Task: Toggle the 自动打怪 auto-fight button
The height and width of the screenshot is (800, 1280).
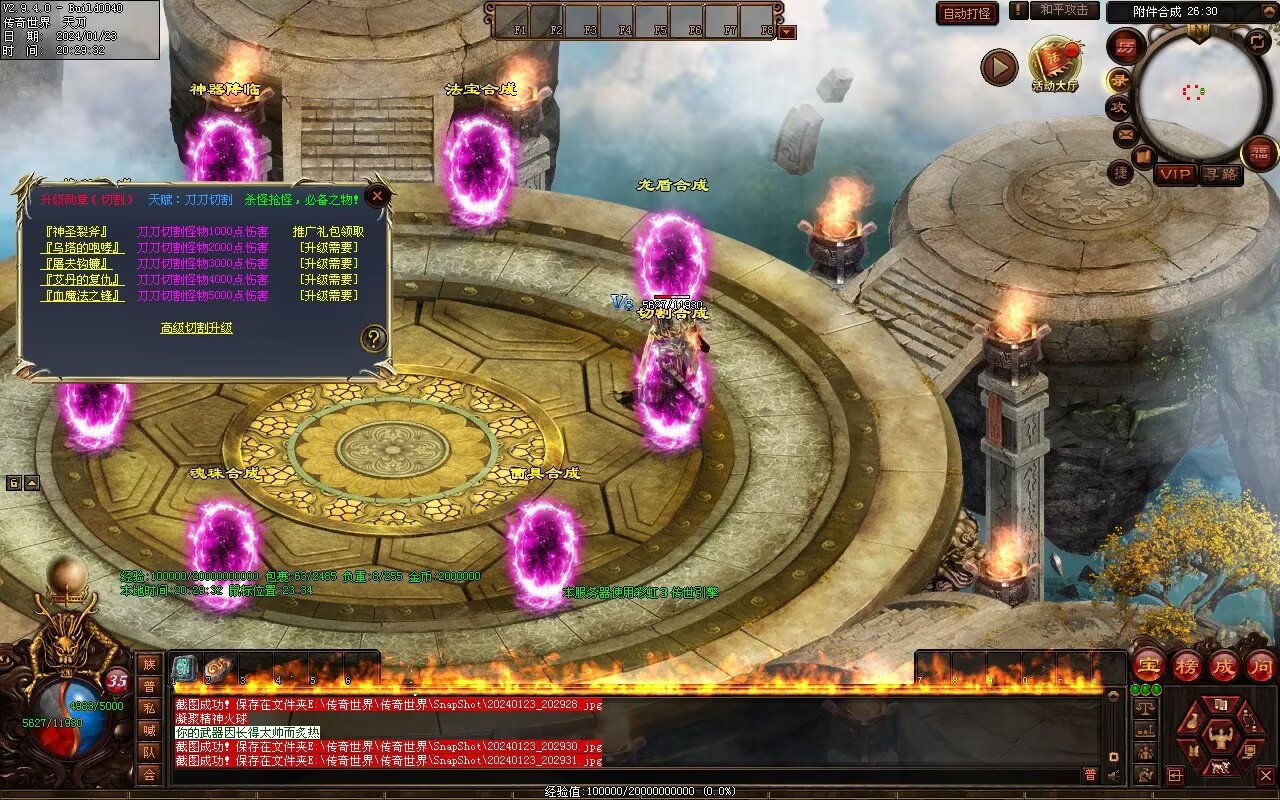Action: [967, 13]
